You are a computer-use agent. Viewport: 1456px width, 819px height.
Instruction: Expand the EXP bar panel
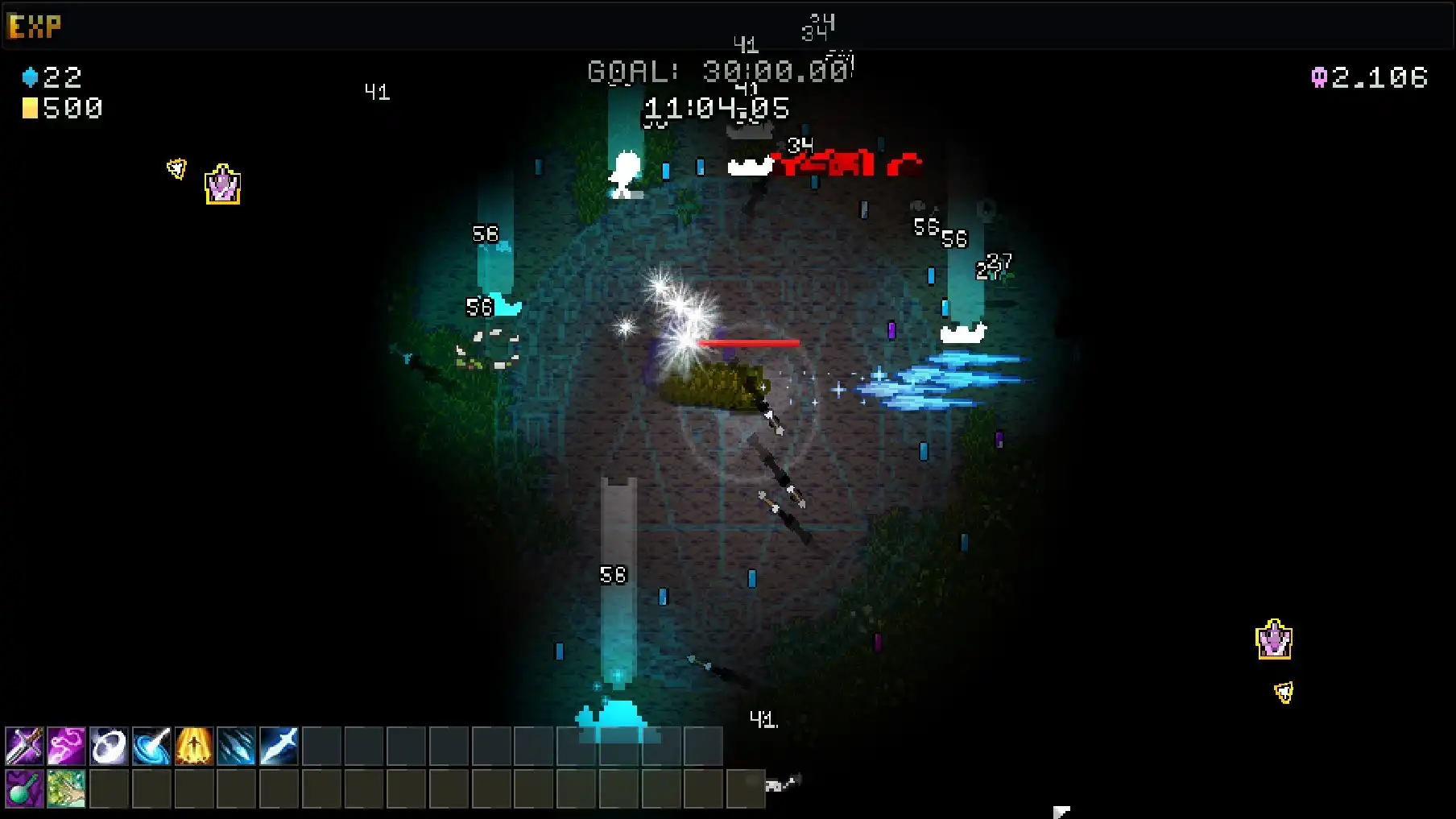(34, 25)
